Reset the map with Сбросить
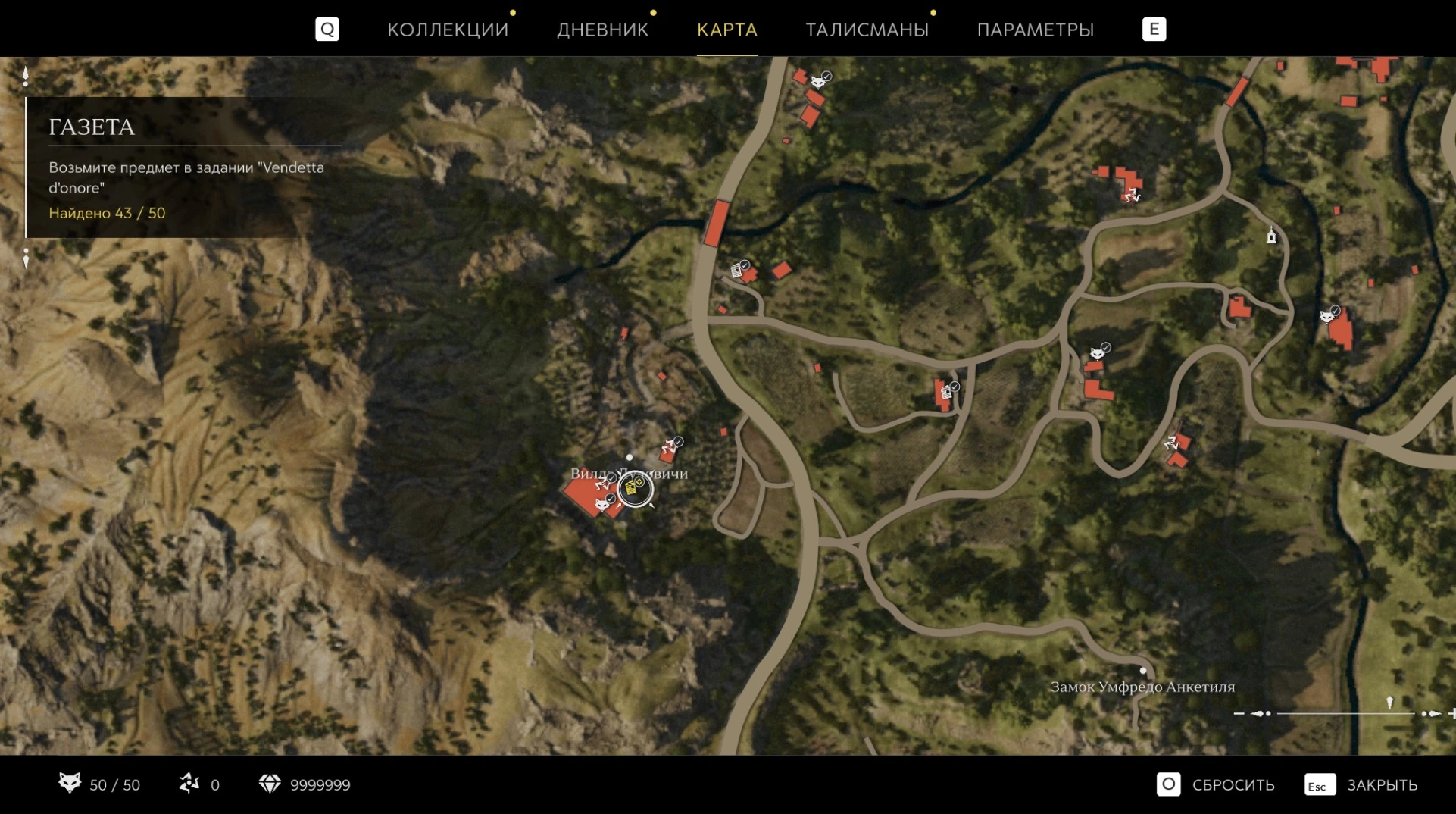Screen dimensions: 1456x814 [1217, 784]
